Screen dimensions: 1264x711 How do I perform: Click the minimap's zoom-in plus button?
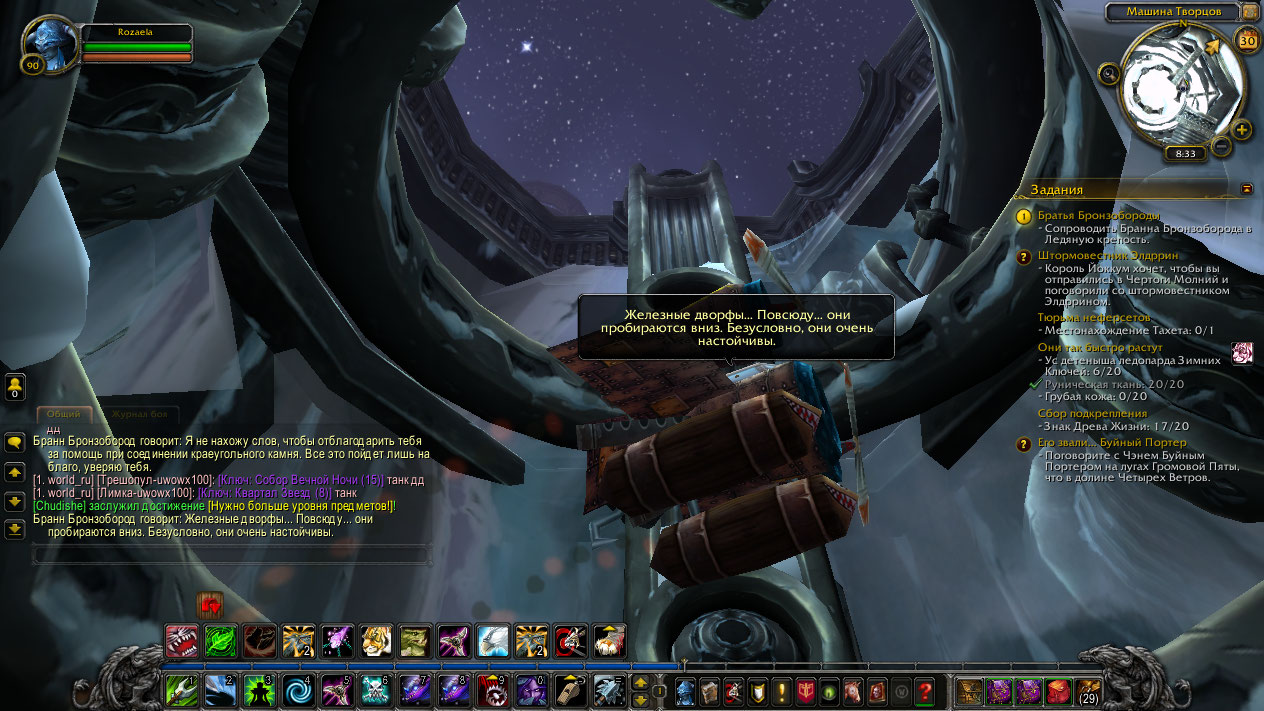1242,130
